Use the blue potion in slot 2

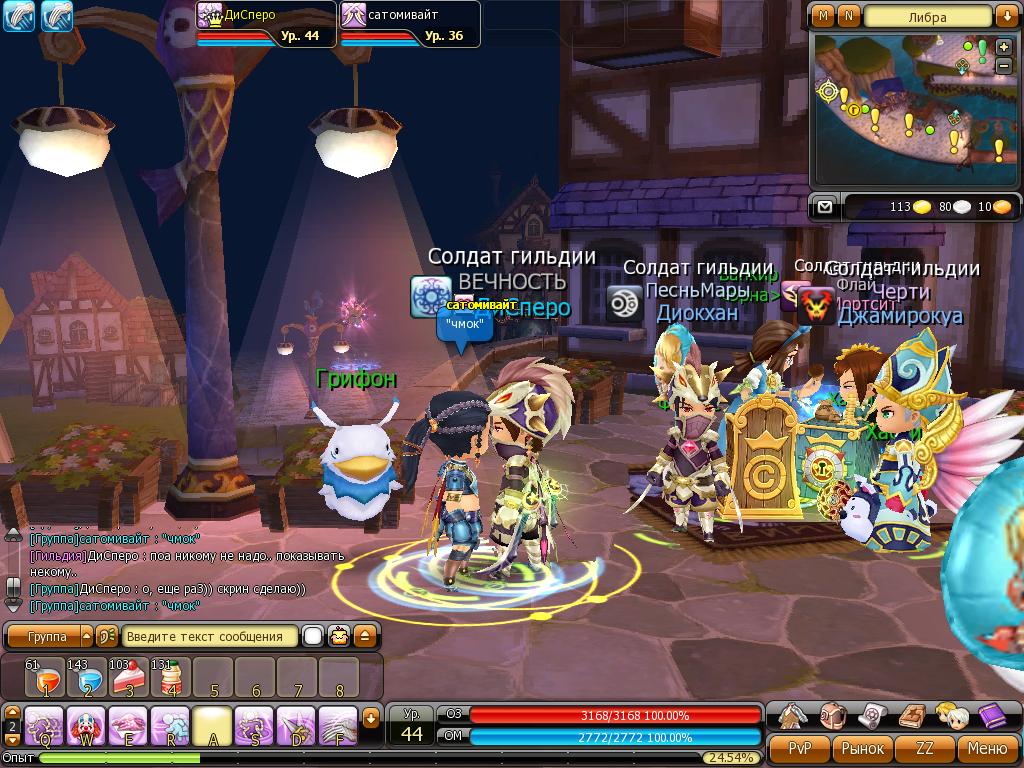coord(87,678)
